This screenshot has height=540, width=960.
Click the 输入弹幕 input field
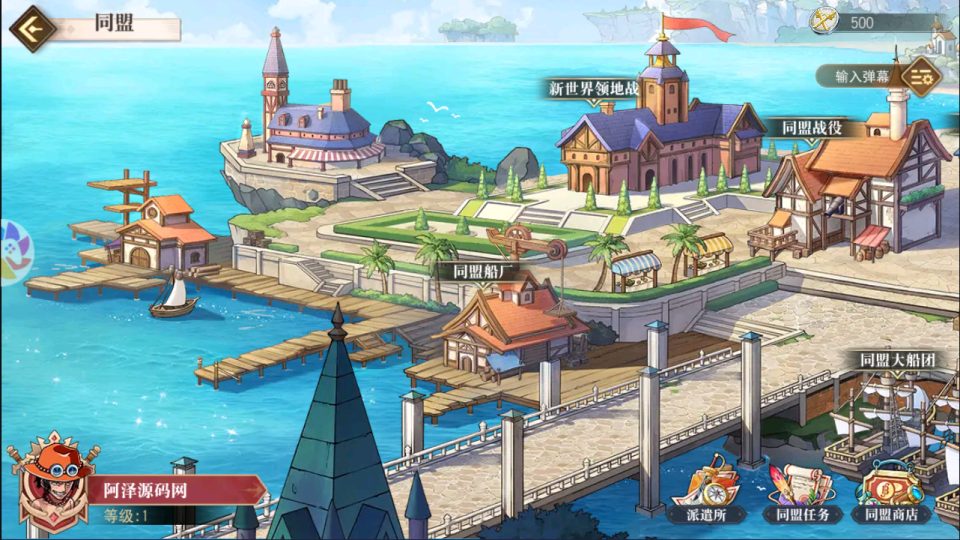856,75
